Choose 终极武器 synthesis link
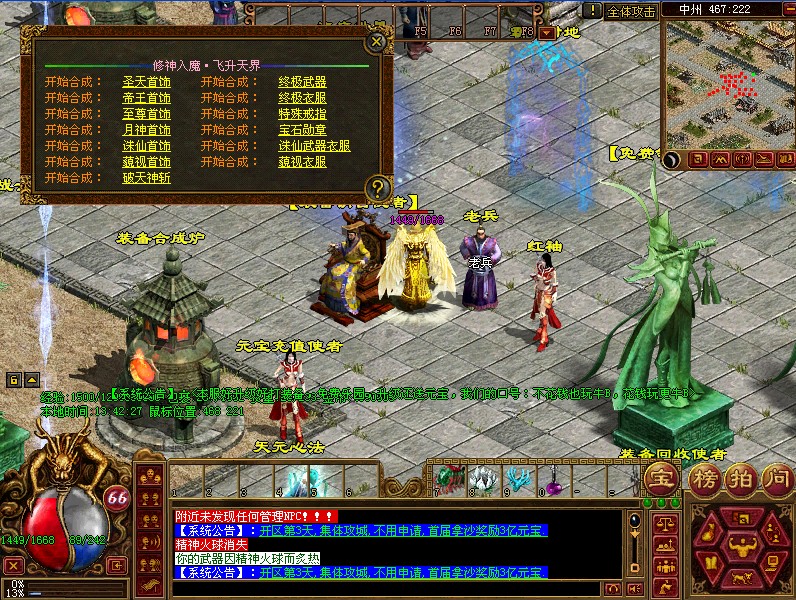 tap(302, 82)
